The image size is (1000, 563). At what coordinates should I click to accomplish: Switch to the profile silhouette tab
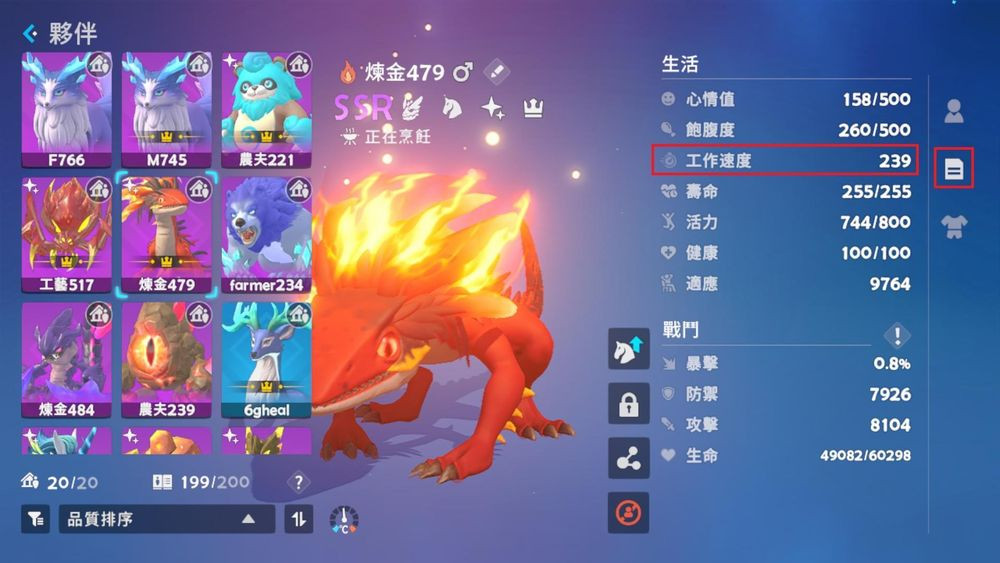(x=954, y=111)
